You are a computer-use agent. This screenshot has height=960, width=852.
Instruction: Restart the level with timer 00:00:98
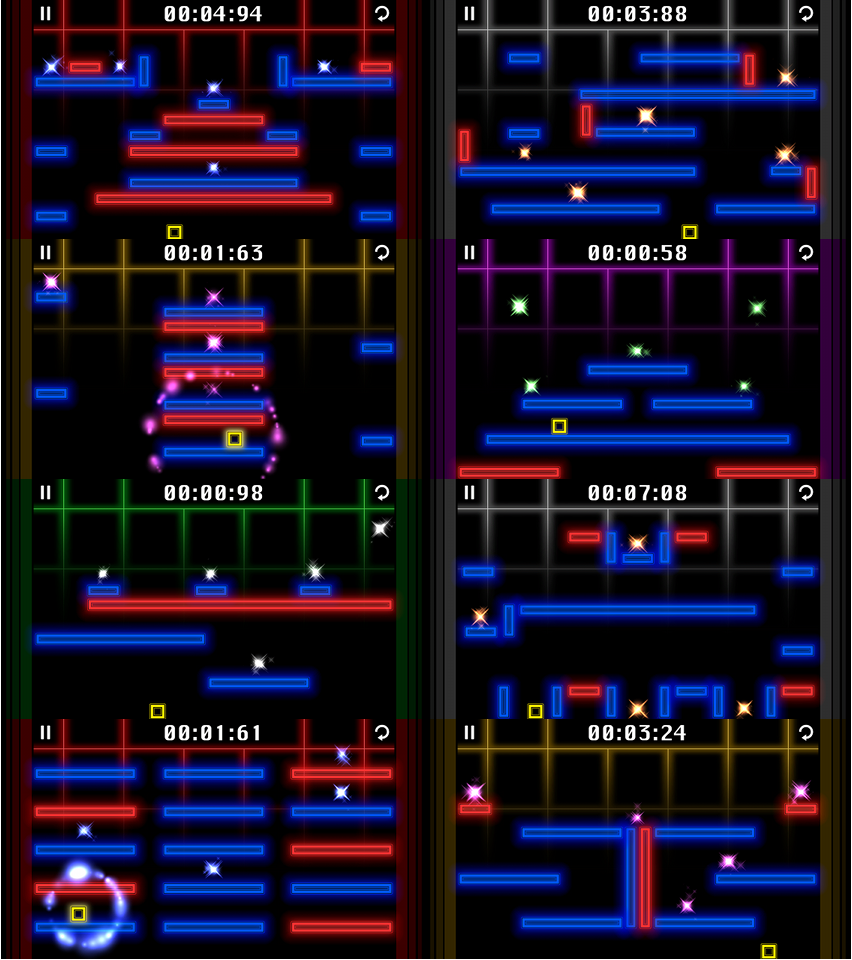point(382,492)
